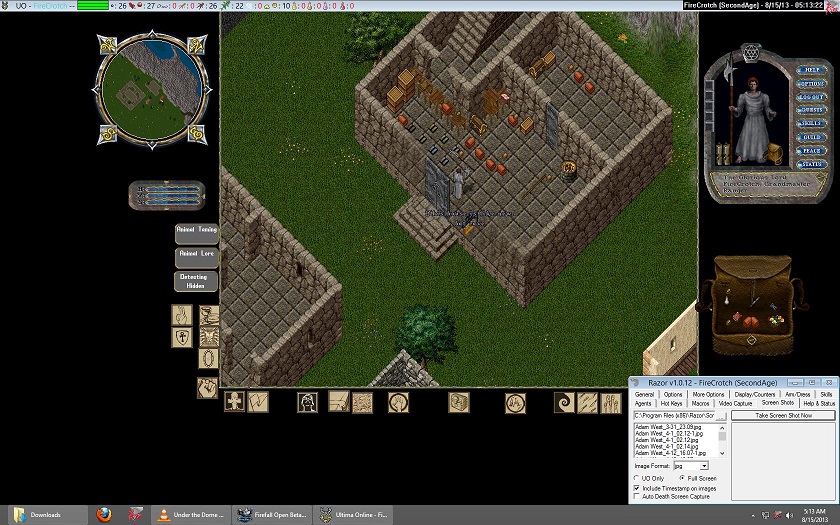Show the Skills list from paperdoll
Screen dimensions: 840x525
(811, 124)
